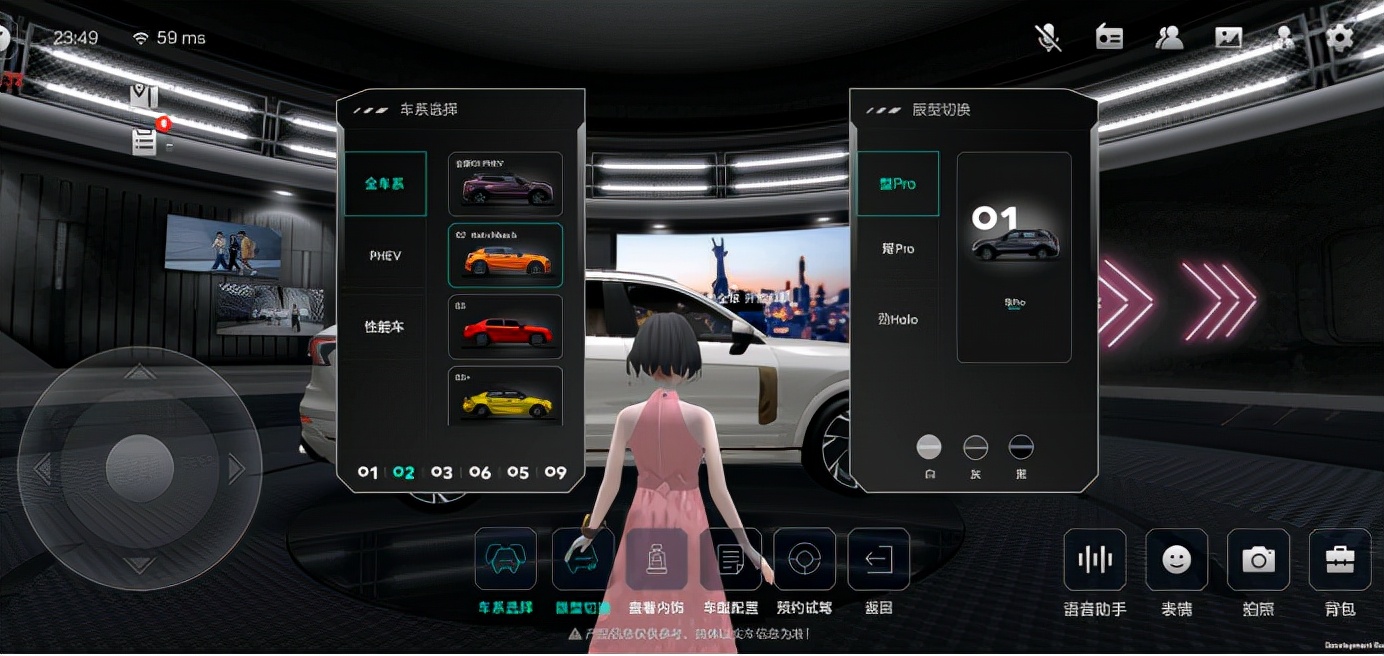Toggle the muted microphone icon
The image size is (1384, 656).
(x=1048, y=38)
